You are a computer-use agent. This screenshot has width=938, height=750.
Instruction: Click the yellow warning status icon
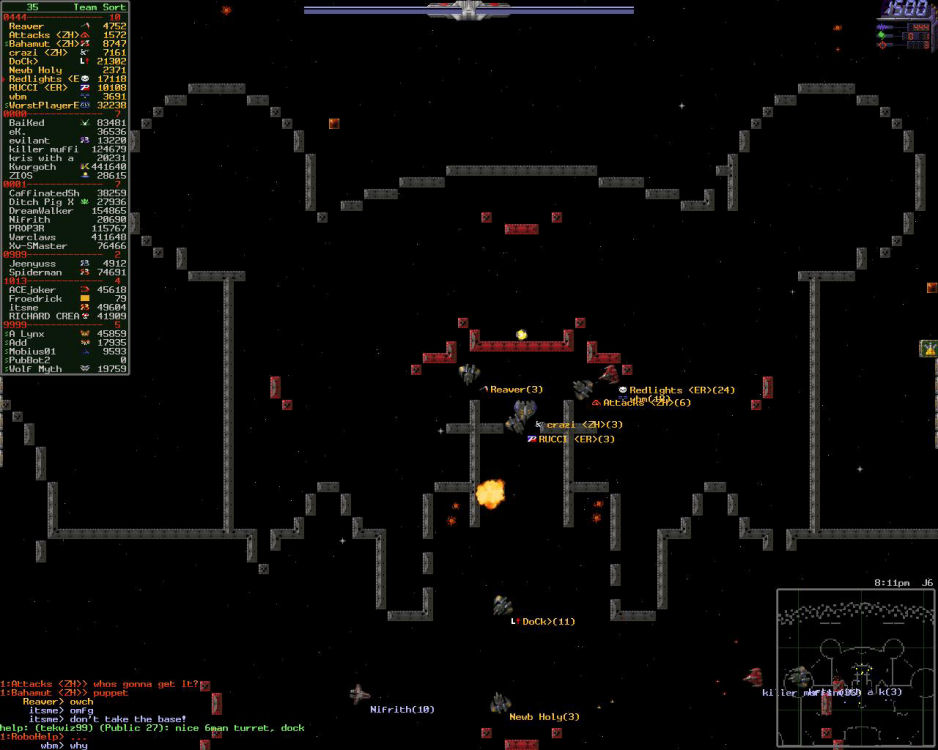tap(928, 349)
